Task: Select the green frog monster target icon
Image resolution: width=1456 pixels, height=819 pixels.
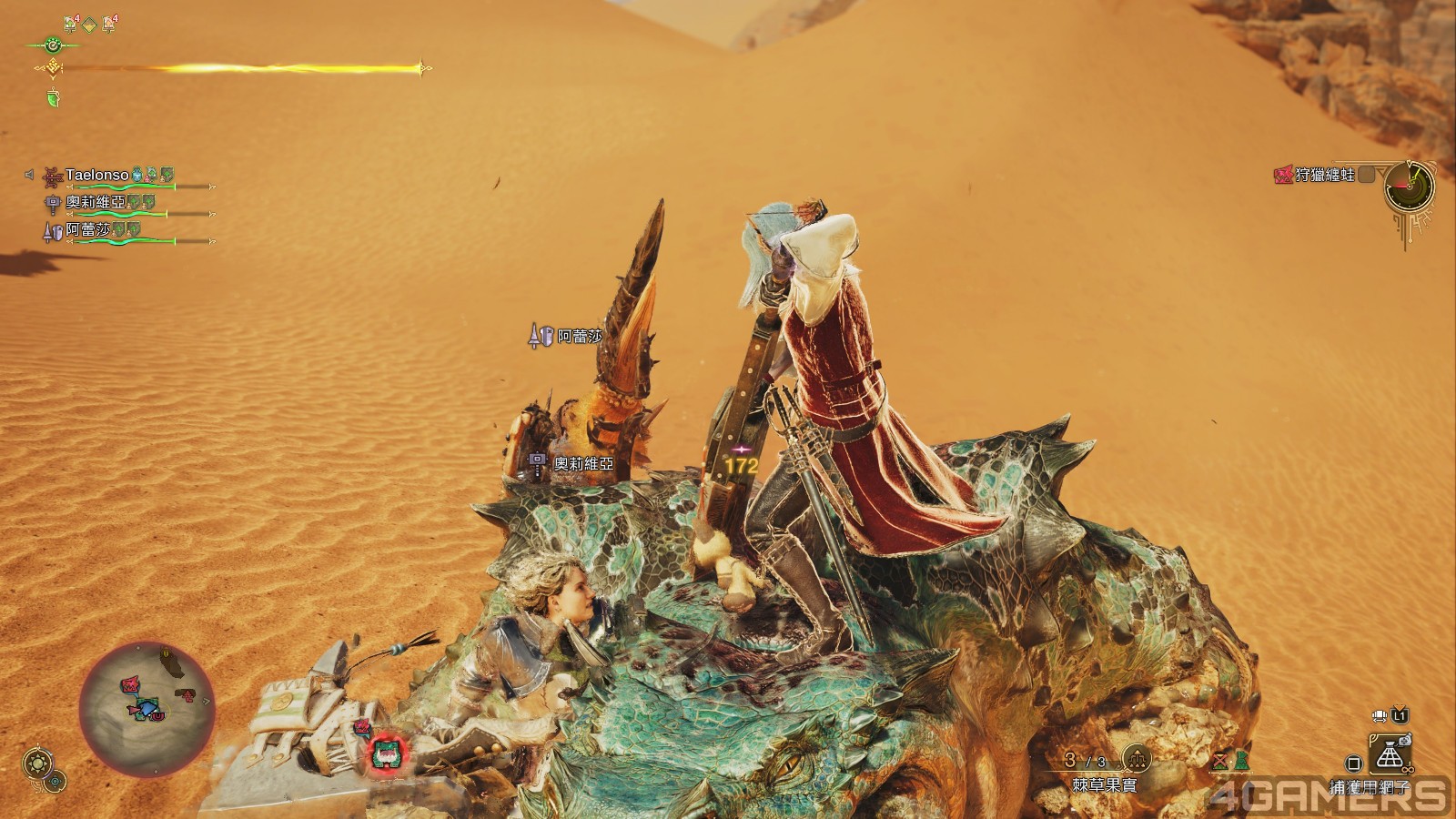Action: 387,753
